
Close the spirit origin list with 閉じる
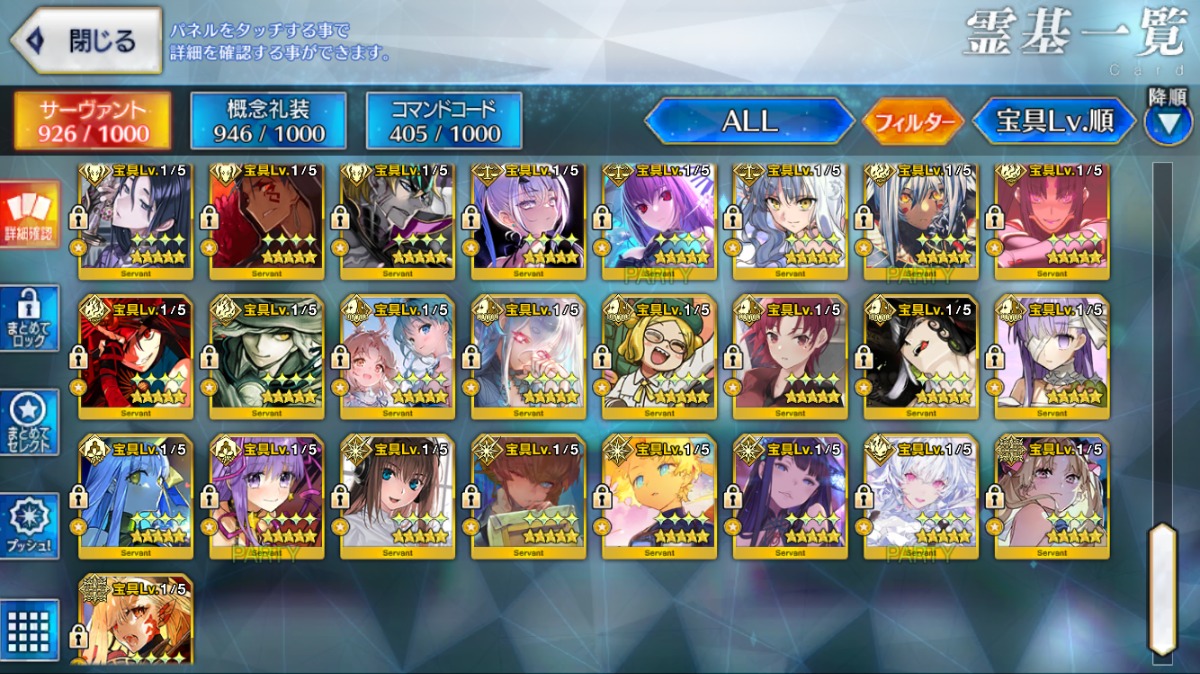point(86,41)
